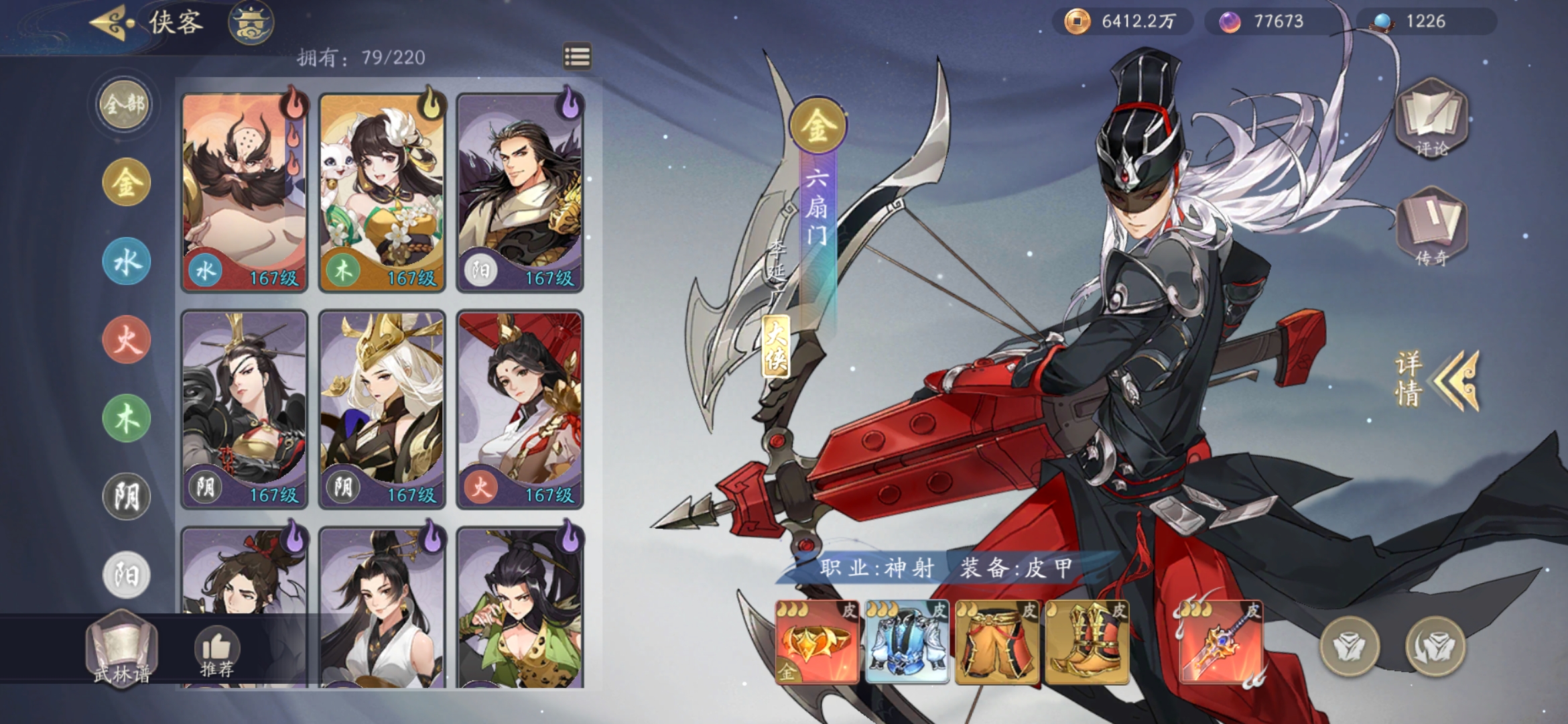1568x724 pixels.
Task: Filter heroes by 火 element
Action: tap(126, 340)
